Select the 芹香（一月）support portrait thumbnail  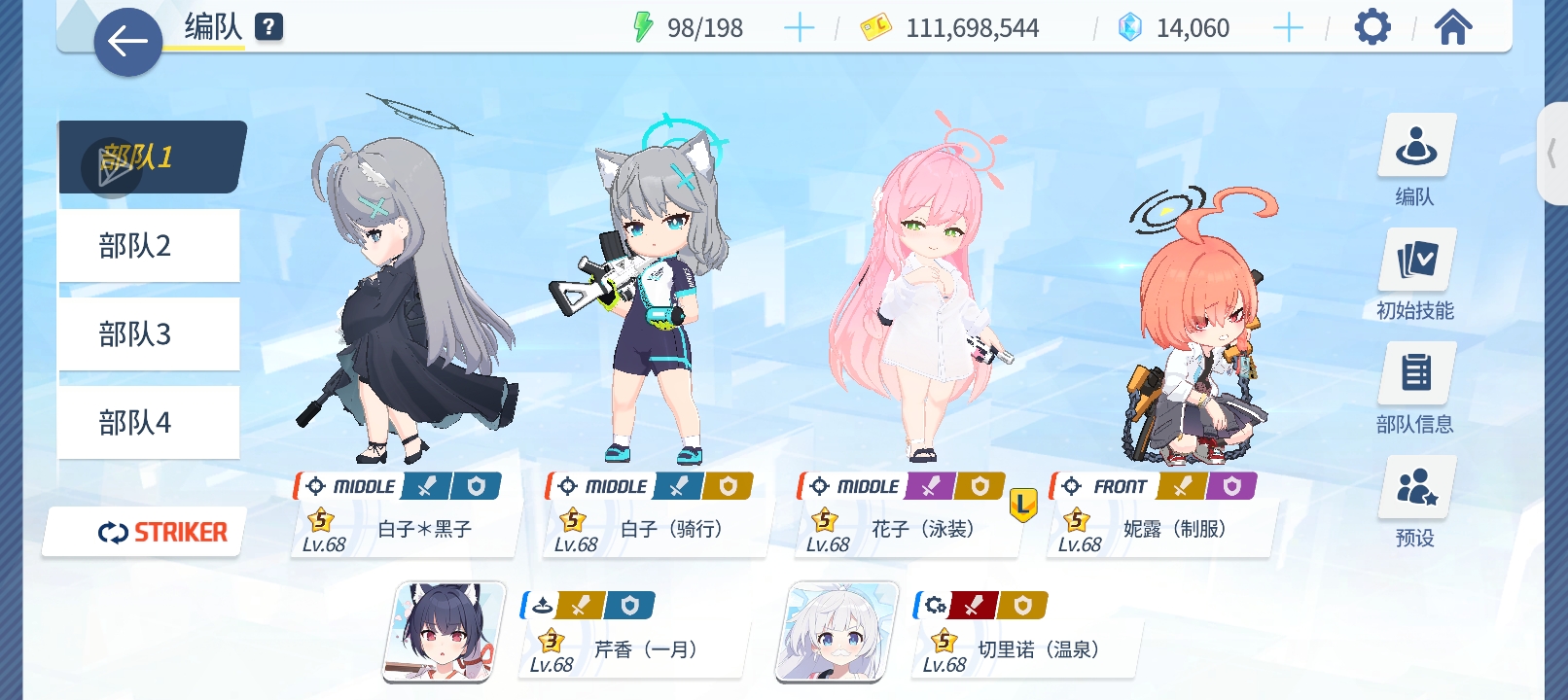[x=443, y=632]
